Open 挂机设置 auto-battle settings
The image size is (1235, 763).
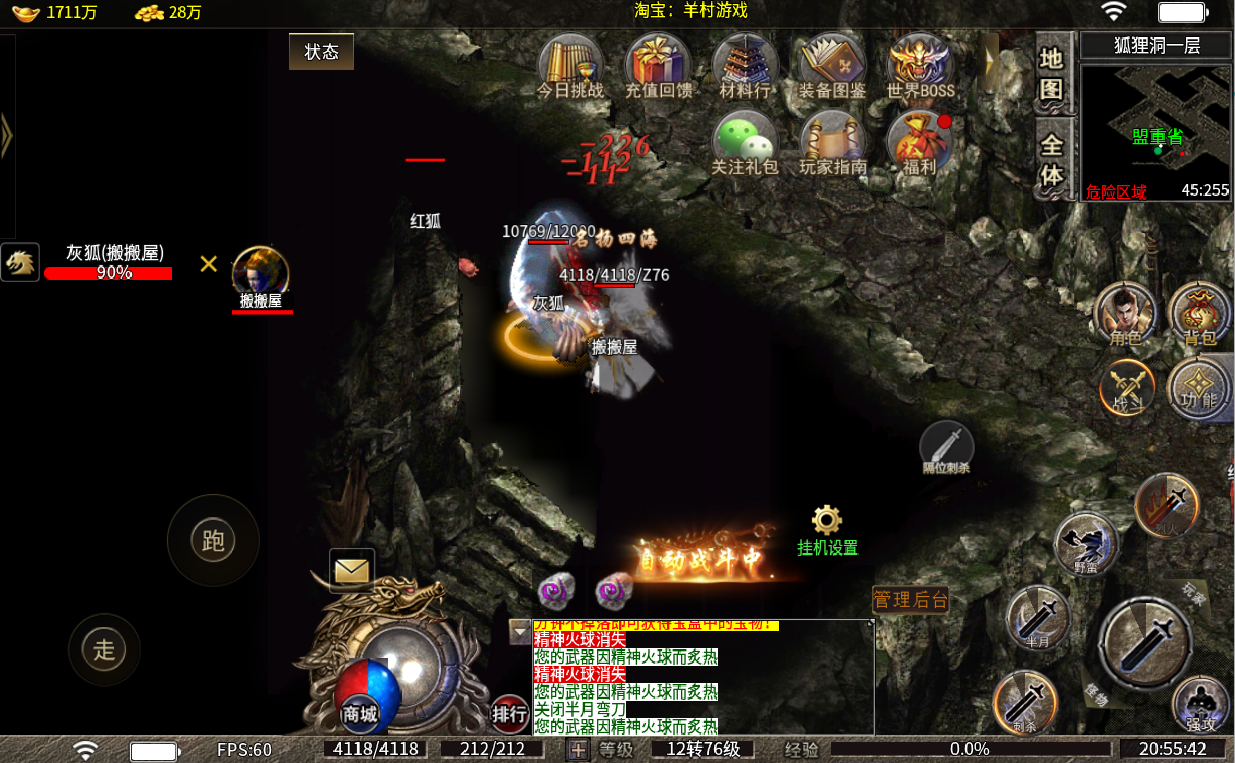[827, 531]
